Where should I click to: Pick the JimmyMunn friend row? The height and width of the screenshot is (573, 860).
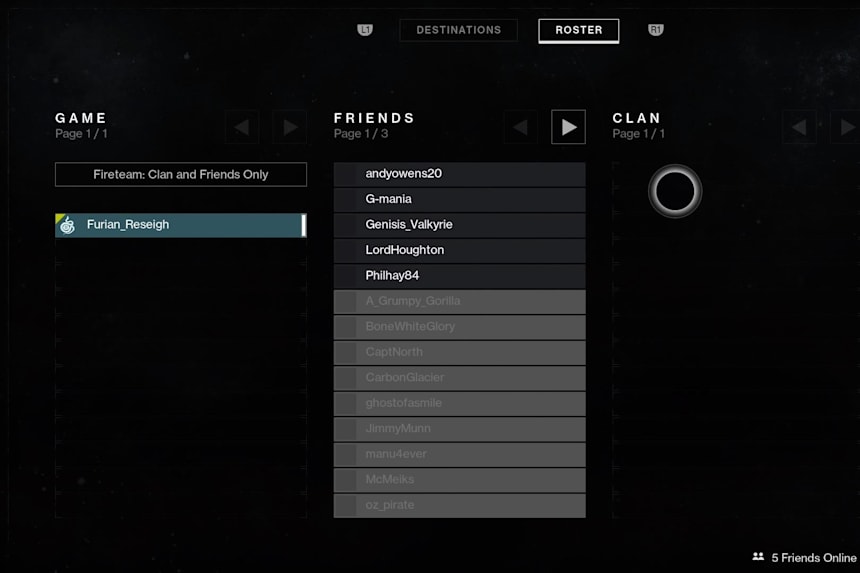point(459,429)
